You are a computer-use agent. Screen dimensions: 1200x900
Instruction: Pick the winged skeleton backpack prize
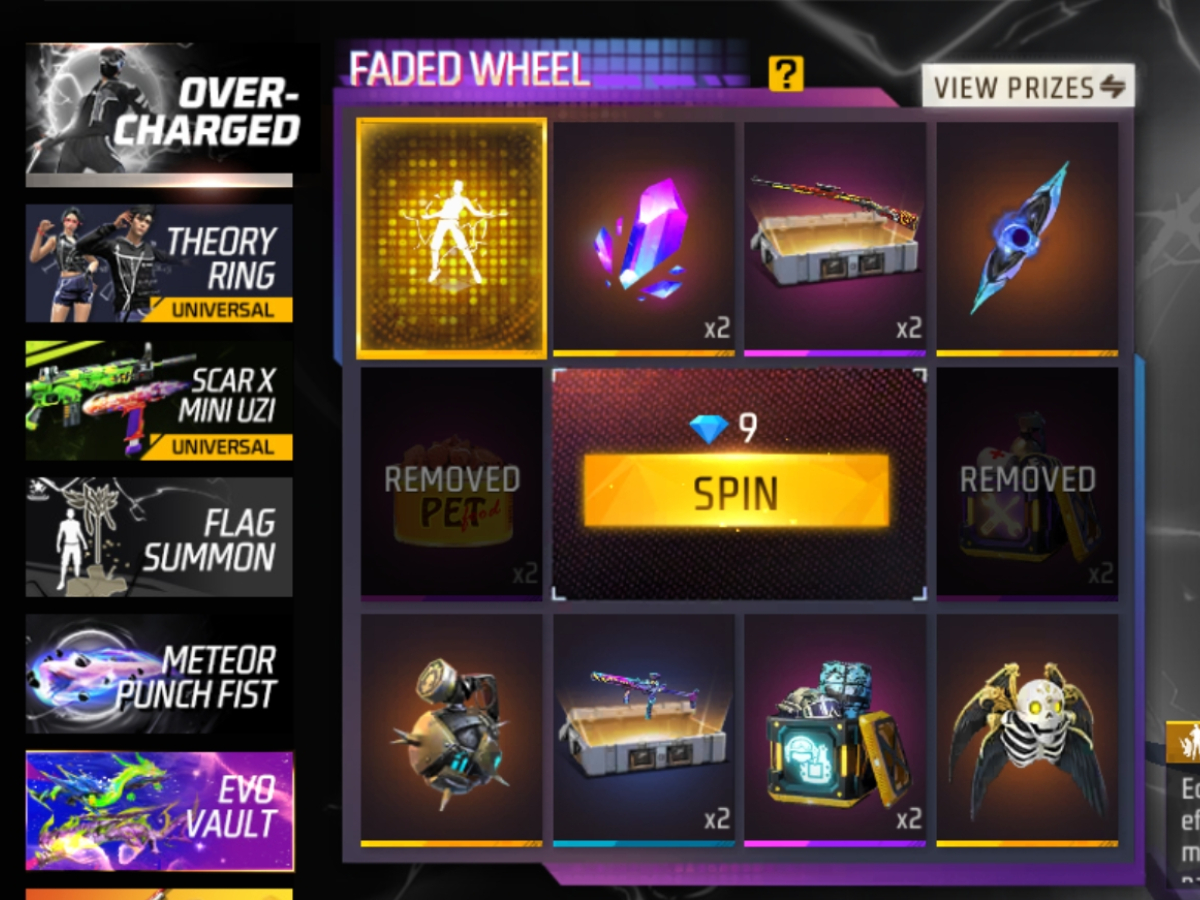tap(1027, 729)
